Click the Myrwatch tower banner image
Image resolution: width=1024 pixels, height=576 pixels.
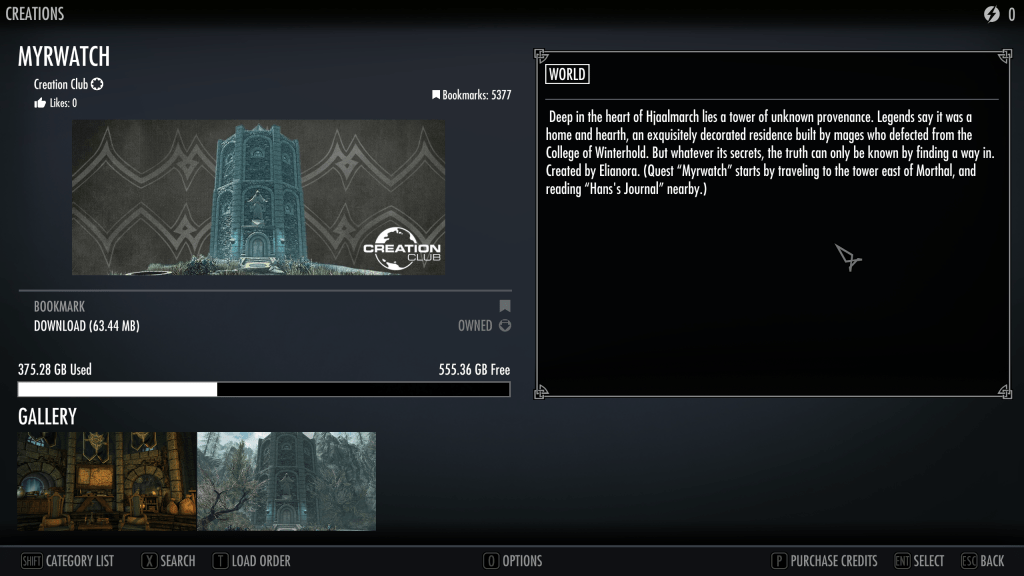click(259, 197)
